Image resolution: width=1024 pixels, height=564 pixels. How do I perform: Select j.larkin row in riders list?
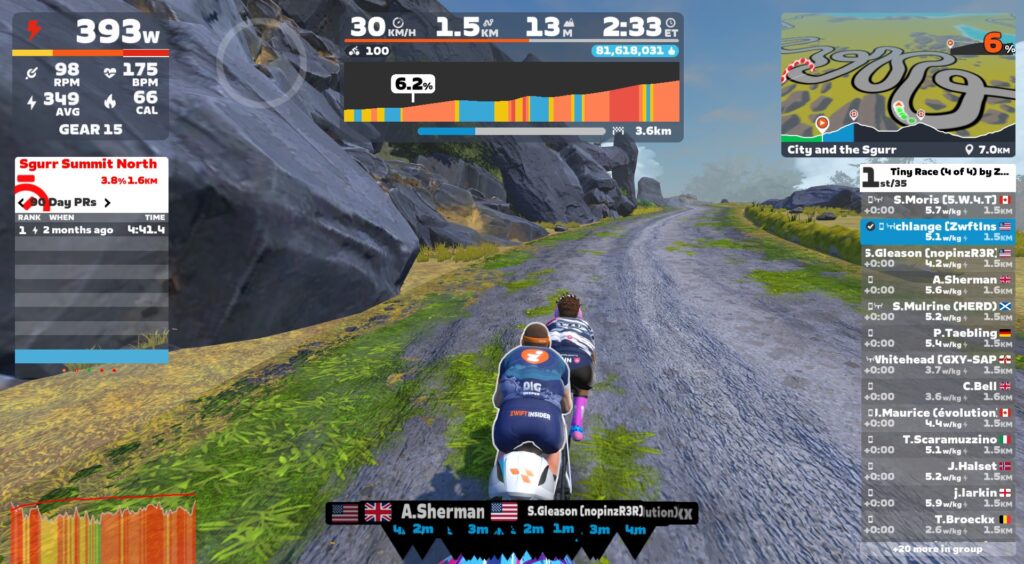(938, 497)
